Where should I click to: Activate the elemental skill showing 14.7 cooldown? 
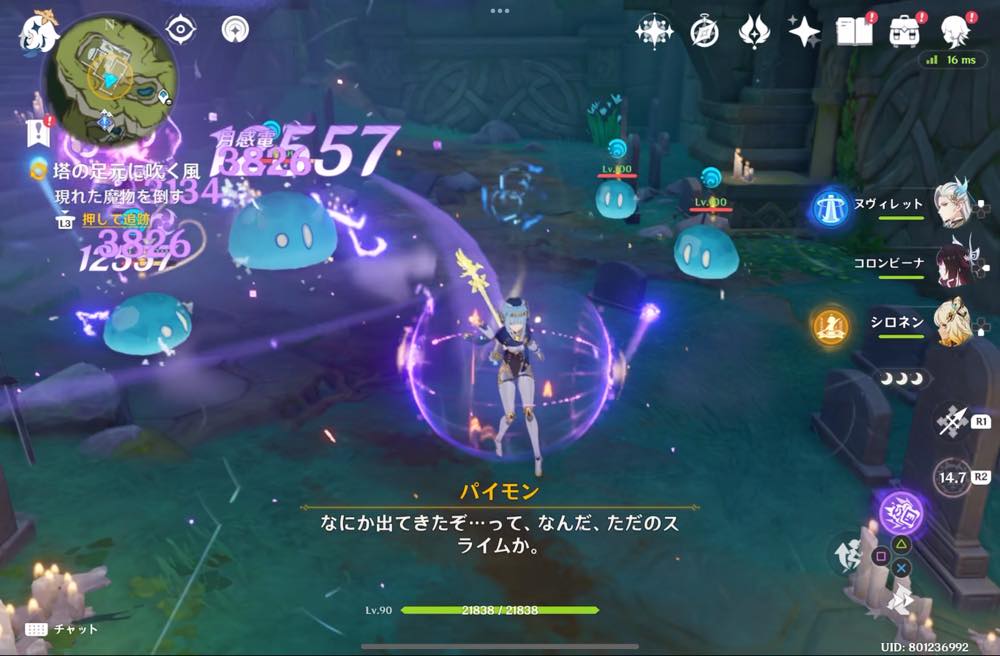pos(951,478)
